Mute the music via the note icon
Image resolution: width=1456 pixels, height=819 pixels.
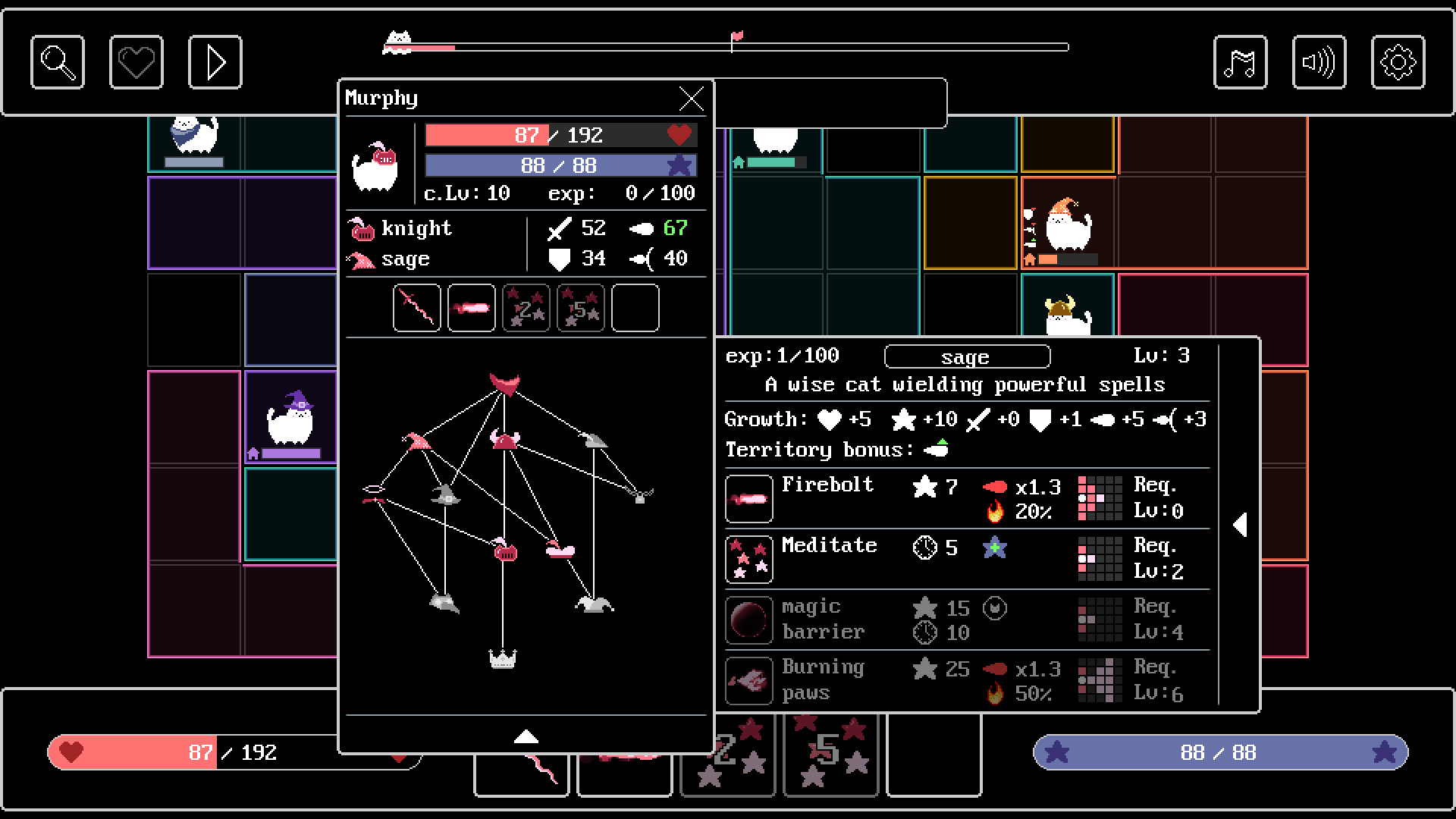(x=1241, y=62)
